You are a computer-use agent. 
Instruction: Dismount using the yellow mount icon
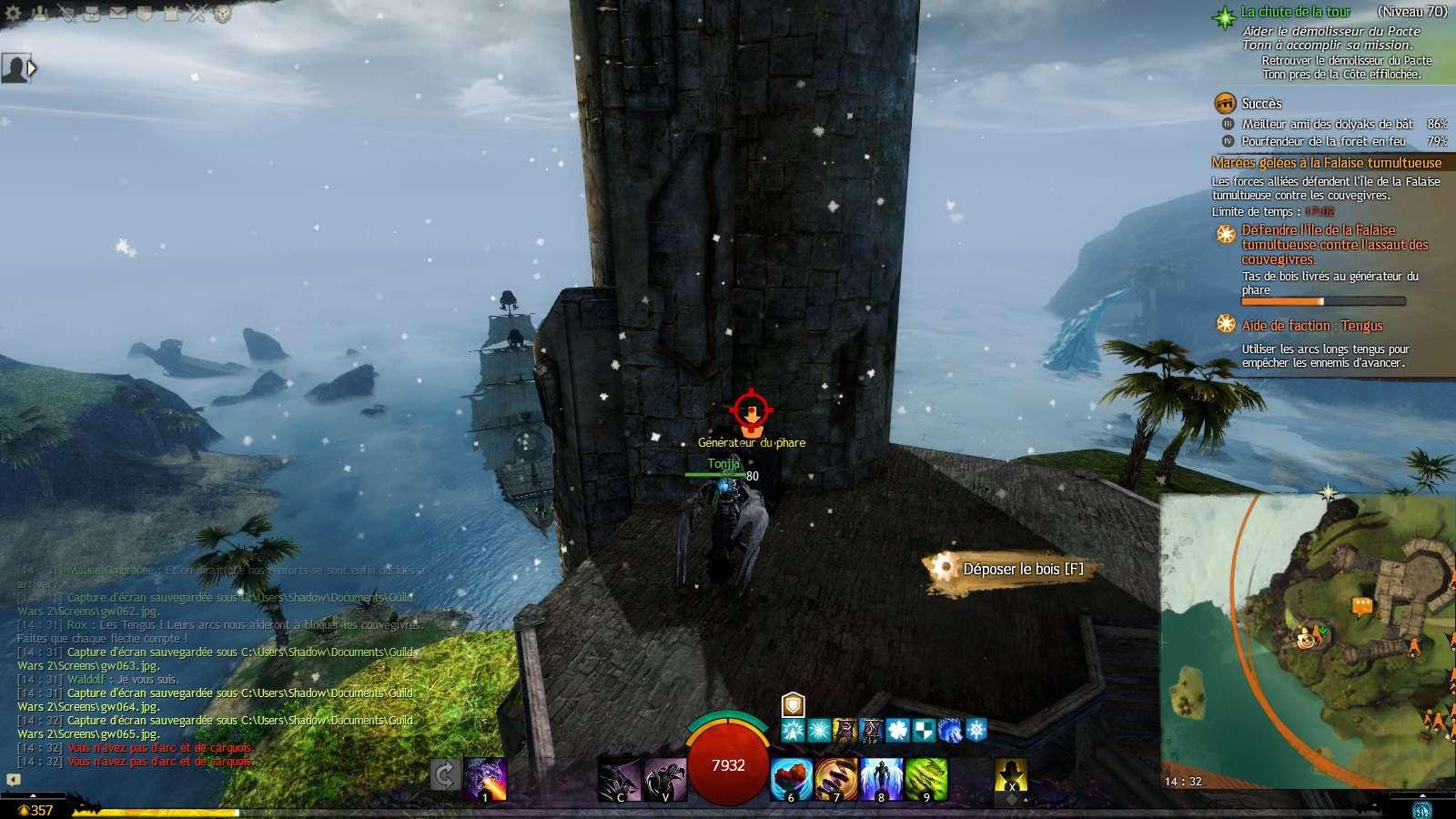point(1011,776)
